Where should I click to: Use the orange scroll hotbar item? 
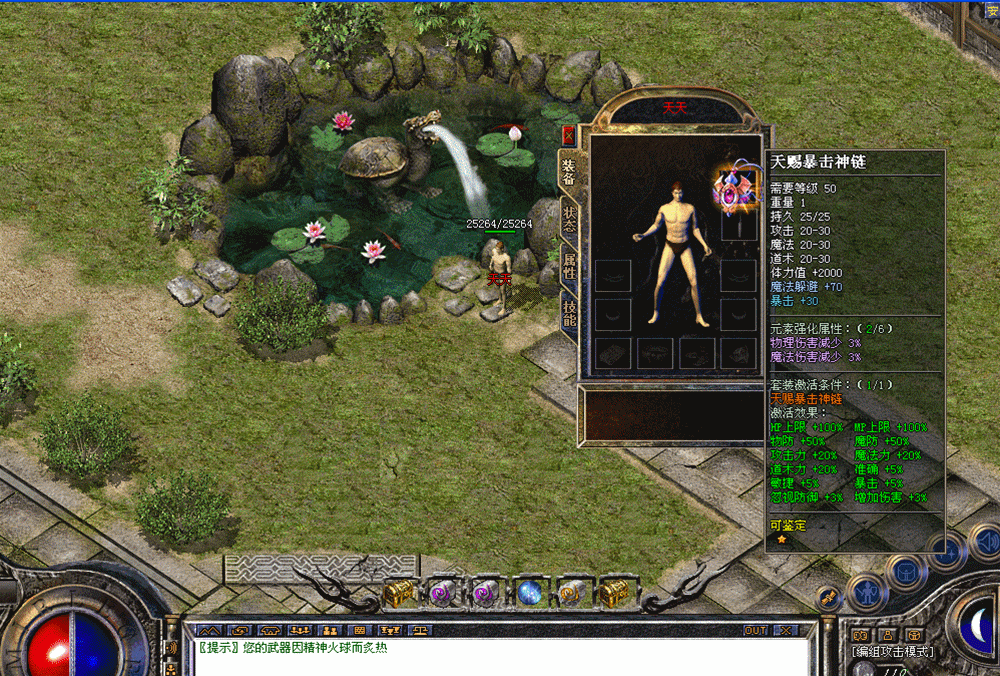click(571, 594)
